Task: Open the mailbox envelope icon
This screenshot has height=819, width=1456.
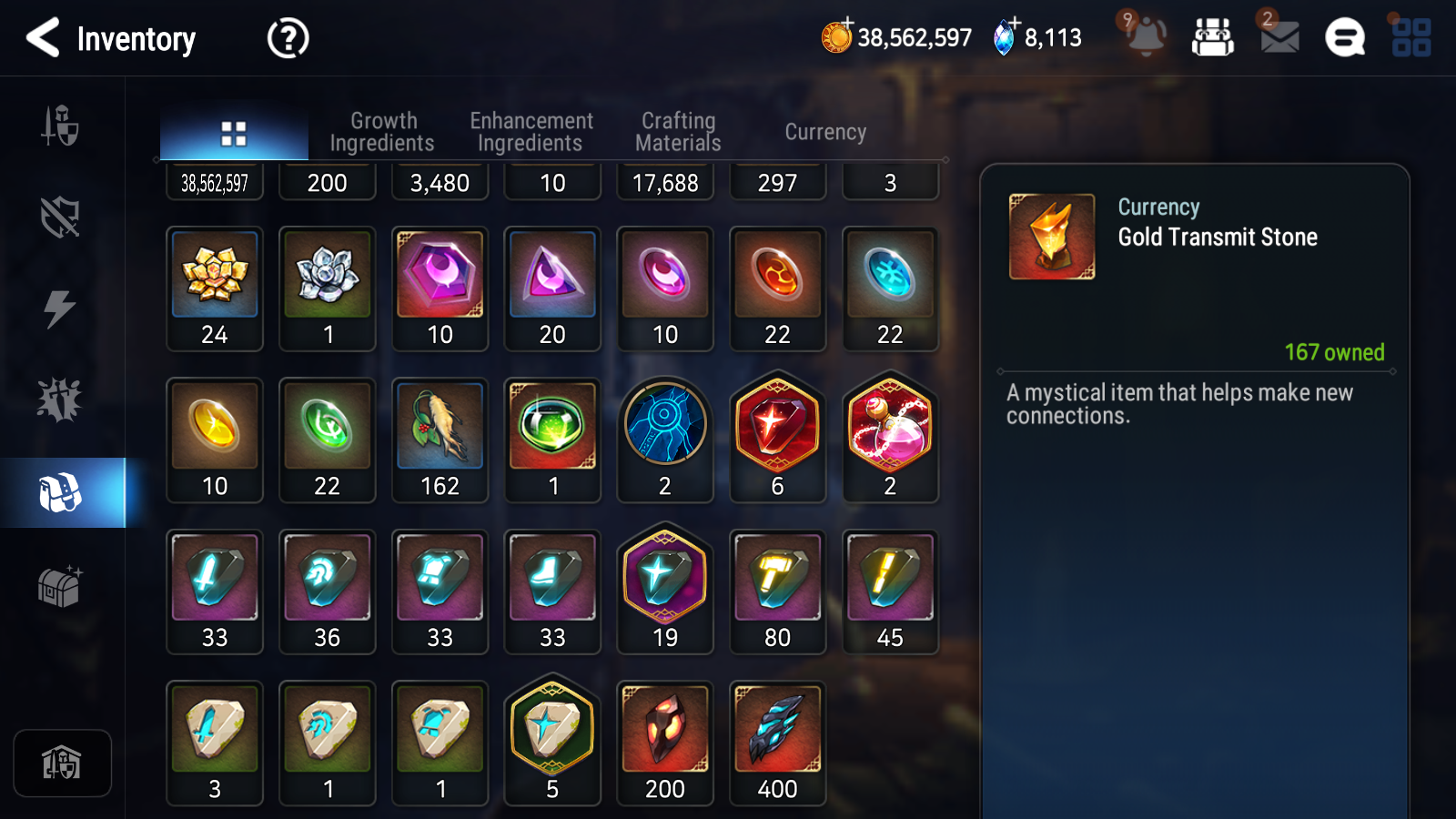Action: [x=1279, y=37]
